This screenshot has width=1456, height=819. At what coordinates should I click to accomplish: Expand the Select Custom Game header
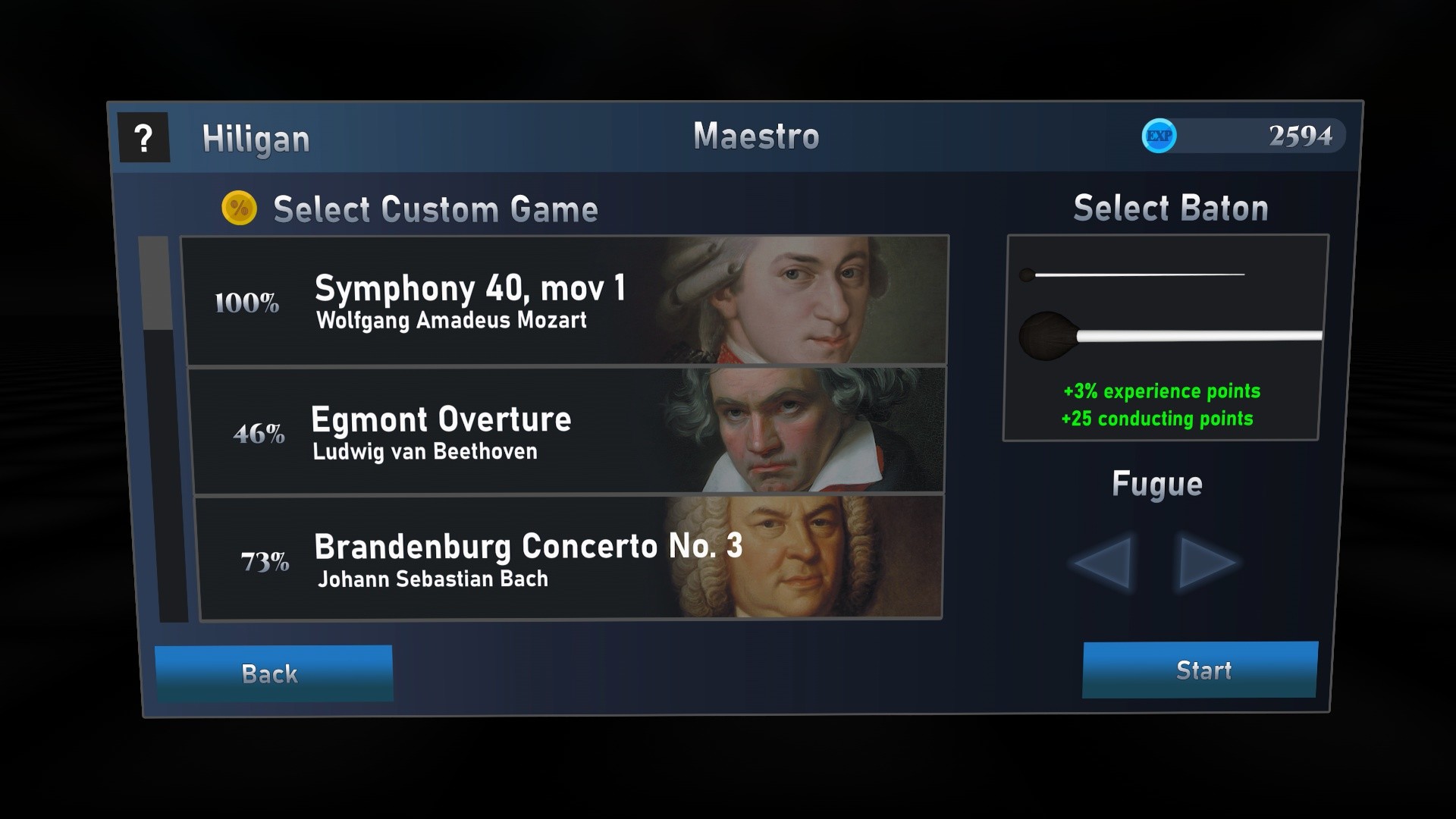click(x=435, y=209)
